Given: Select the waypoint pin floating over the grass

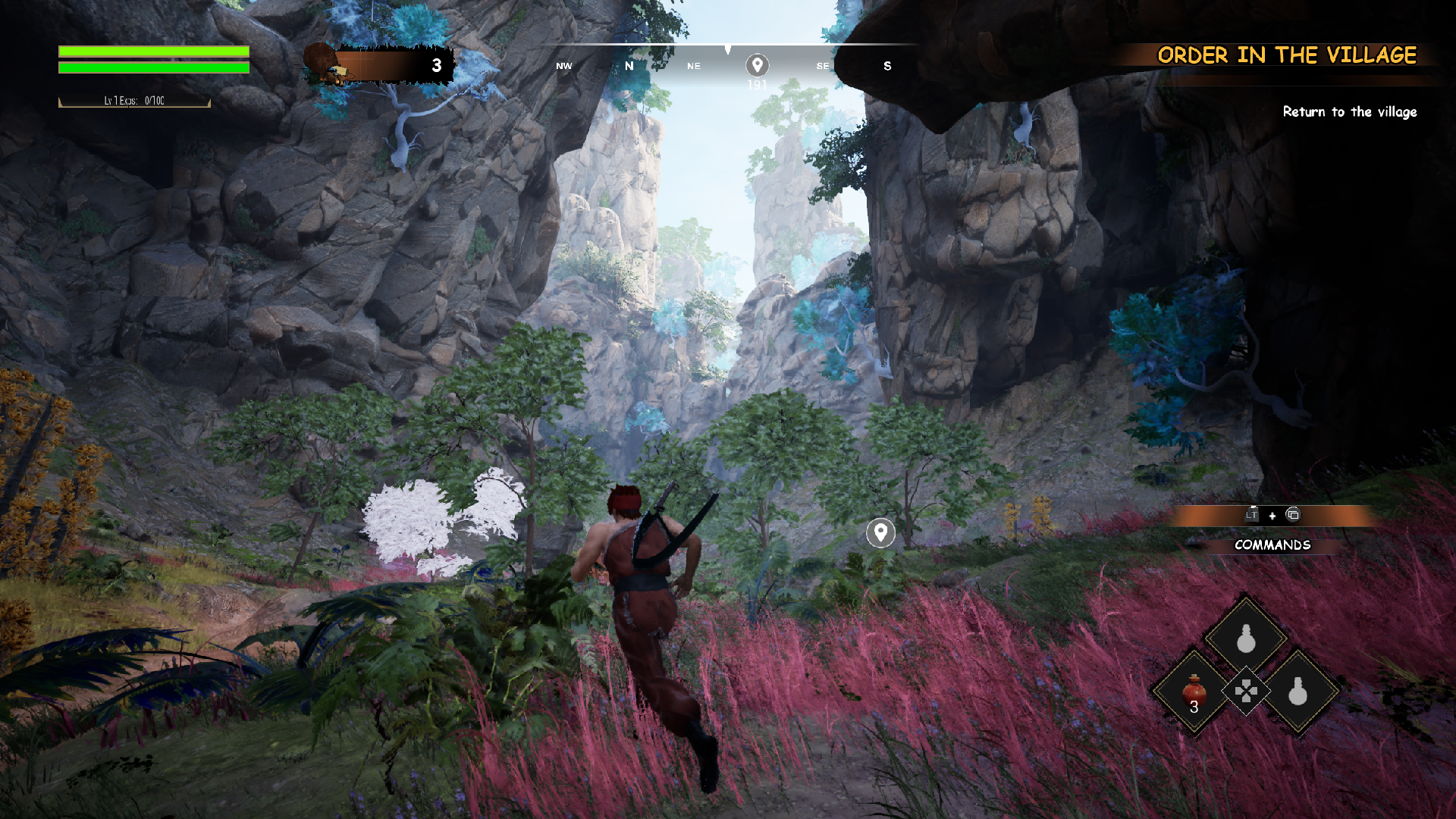Looking at the screenshot, I should [x=880, y=533].
